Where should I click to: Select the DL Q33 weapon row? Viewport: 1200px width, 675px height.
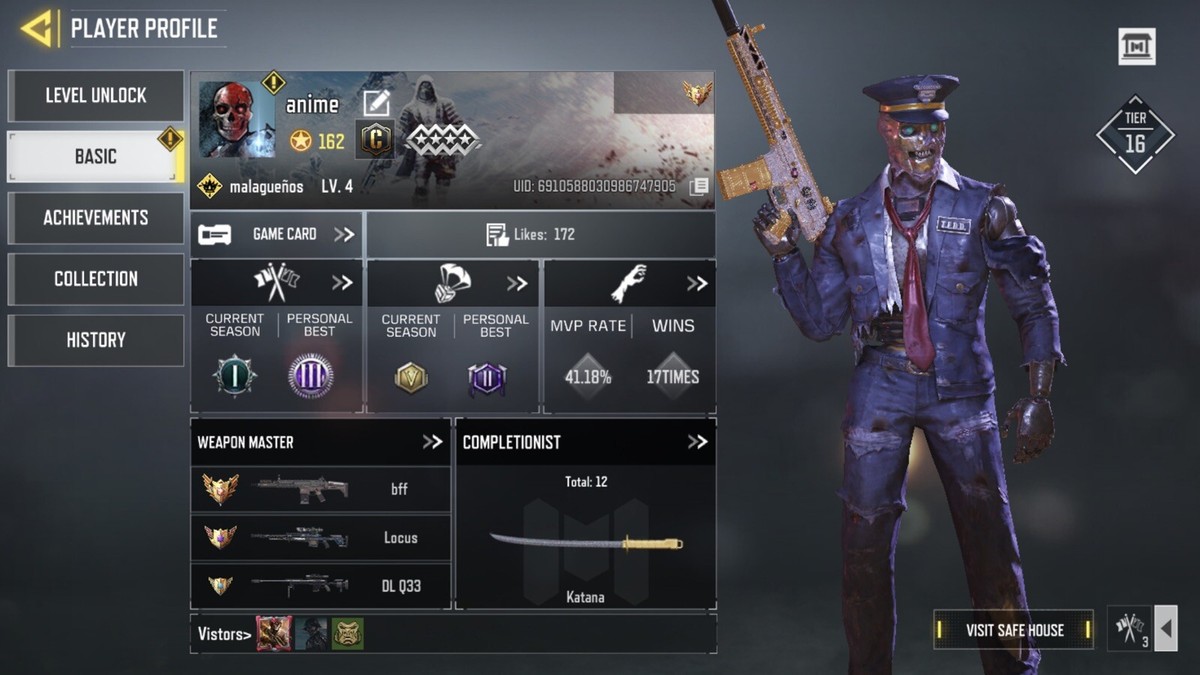point(320,586)
